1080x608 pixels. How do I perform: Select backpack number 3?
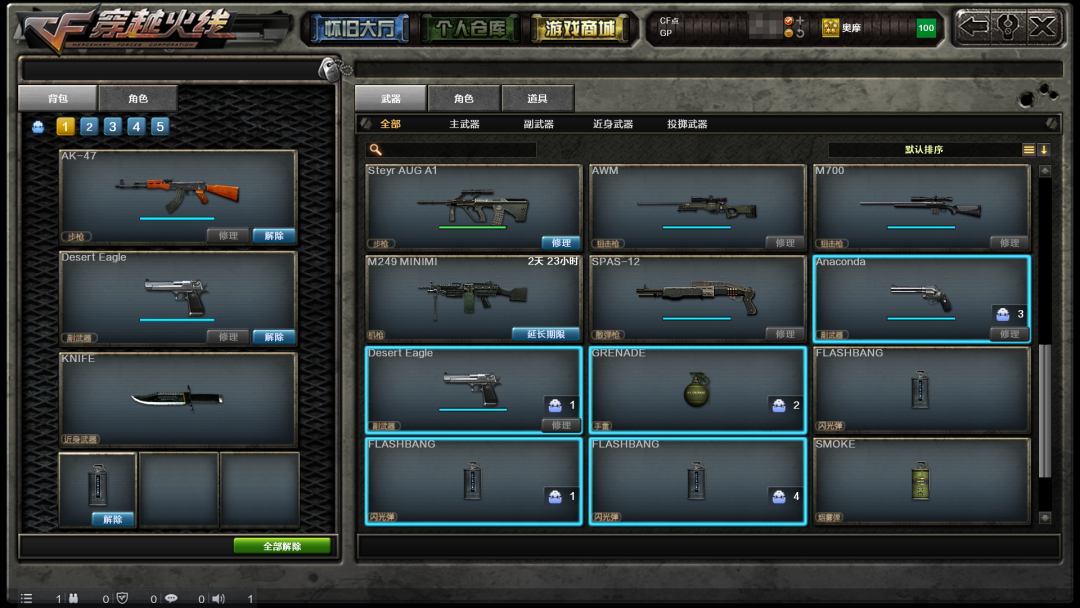coord(113,127)
